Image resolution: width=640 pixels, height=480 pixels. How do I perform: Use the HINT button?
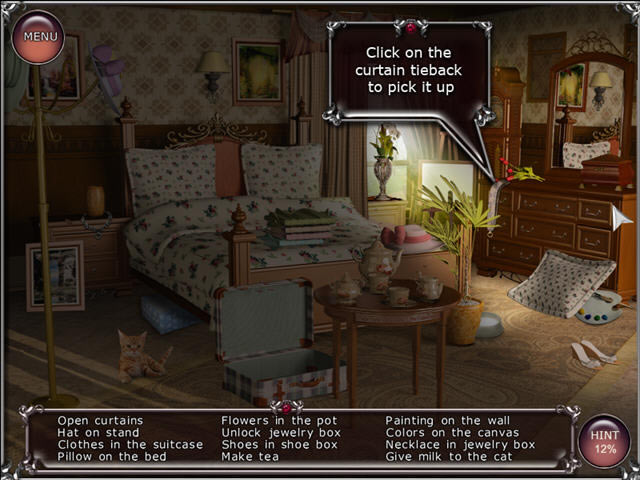[604, 441]
